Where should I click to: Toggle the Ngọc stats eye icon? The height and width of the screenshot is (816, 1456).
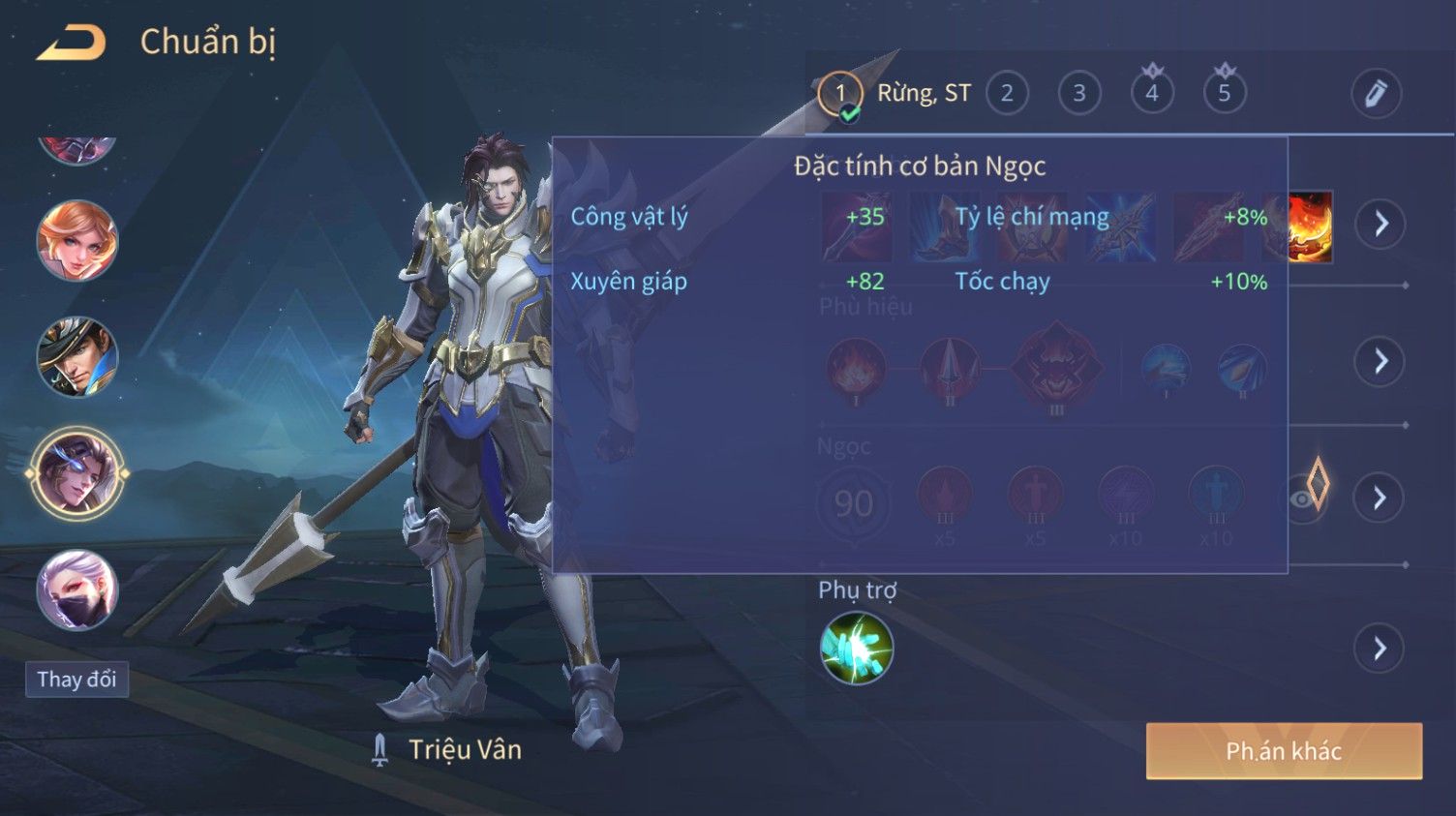(1303, 499)
